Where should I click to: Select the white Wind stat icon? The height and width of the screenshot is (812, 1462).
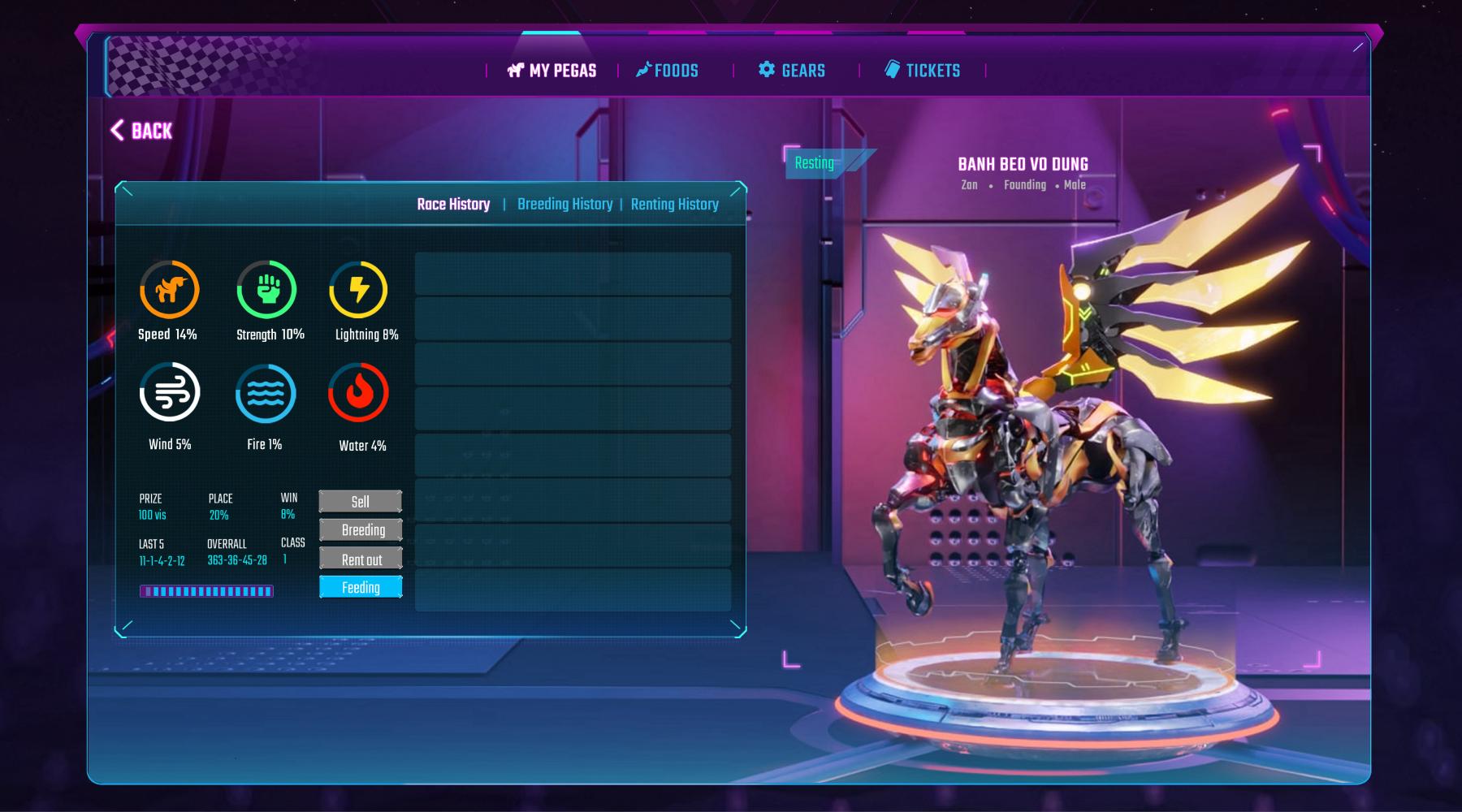170,393
